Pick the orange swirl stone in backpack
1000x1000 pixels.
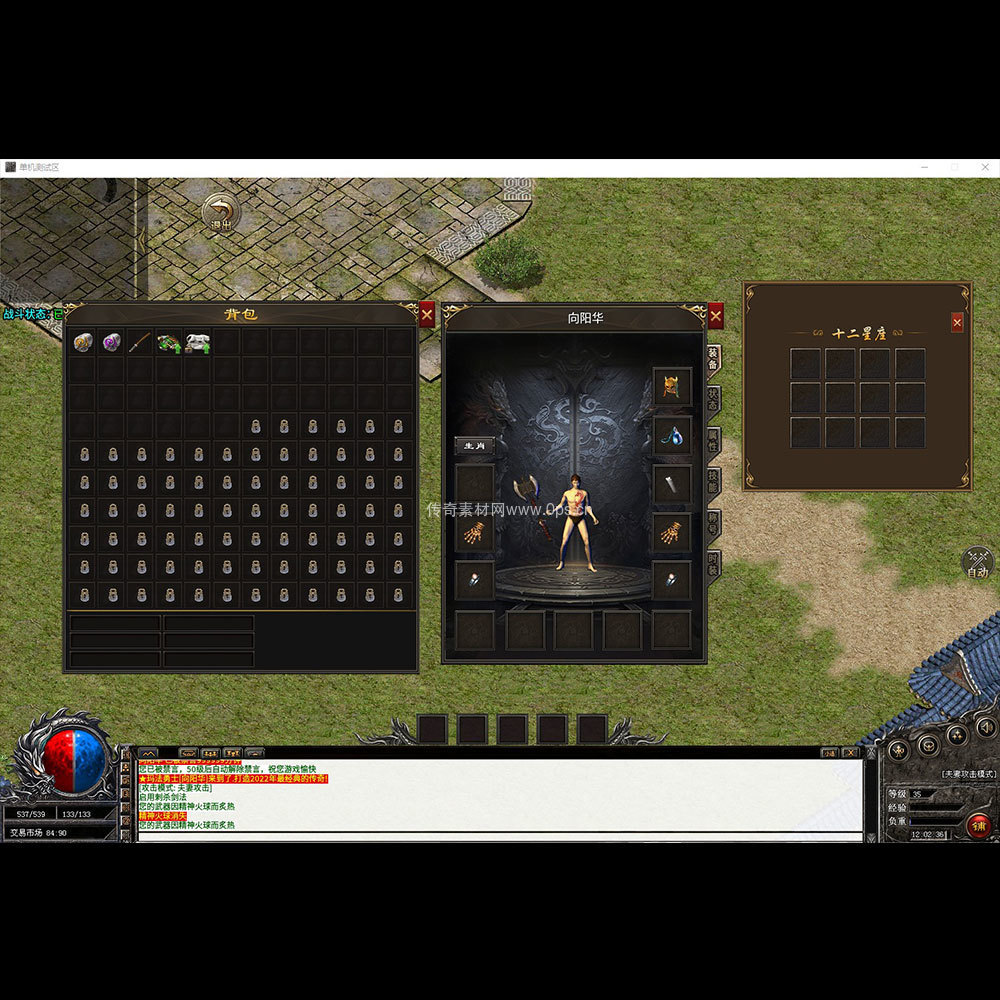point(83,343)
